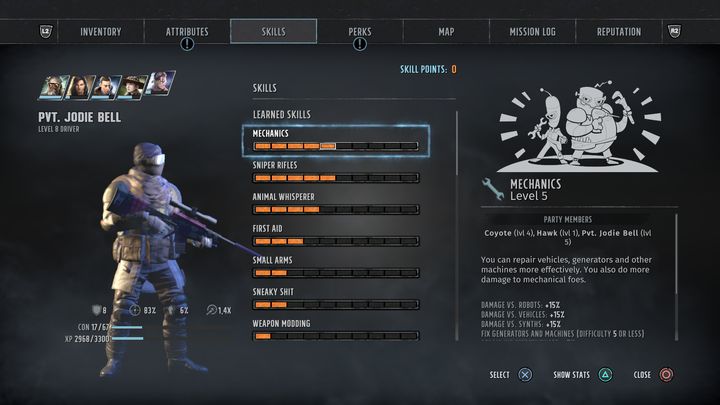This screenshot has height=405, width=720.
Task: View the Reputation tab
Action: click(x=618, y=32)
